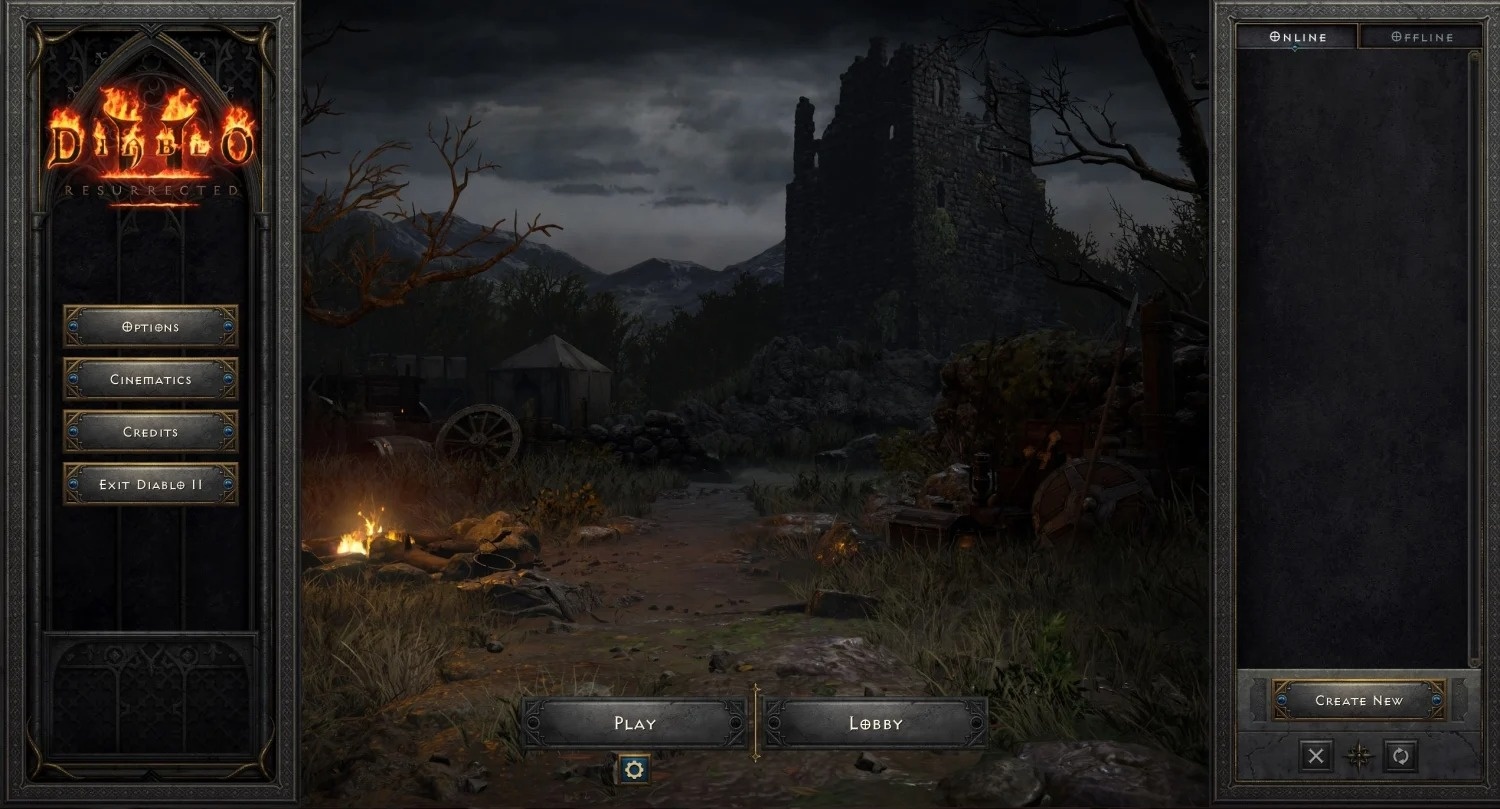Refresh the character list with the circular arrows icon
The height and width of the screenshot is (809, 1500).
pos(1402,756)
